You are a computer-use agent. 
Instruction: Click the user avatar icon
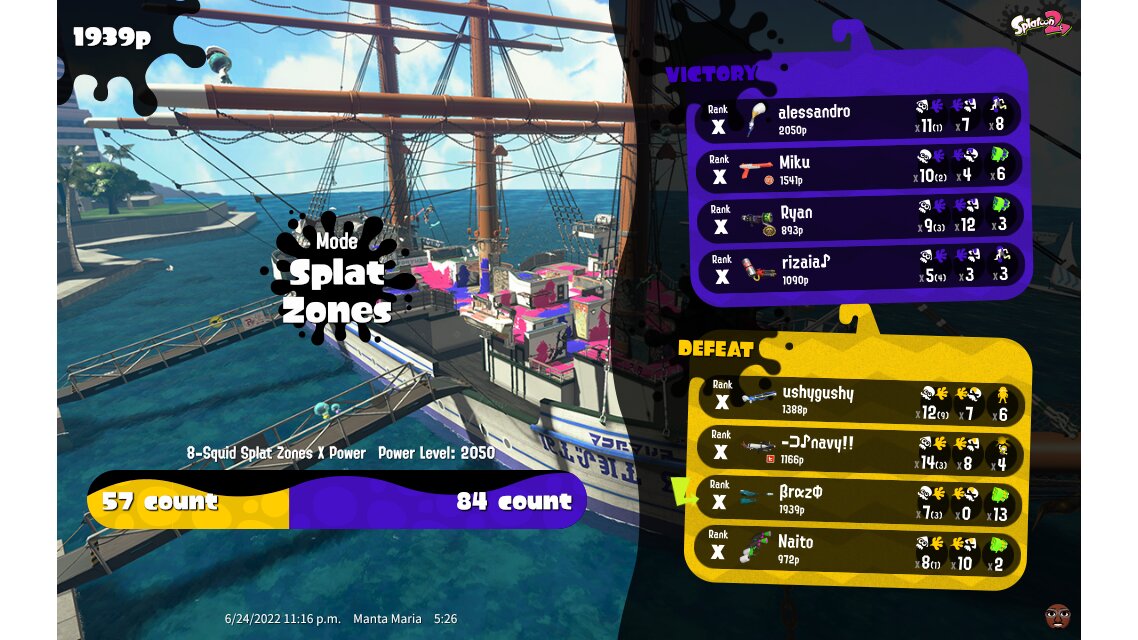pyautogui.click(x=1057, y=614)
